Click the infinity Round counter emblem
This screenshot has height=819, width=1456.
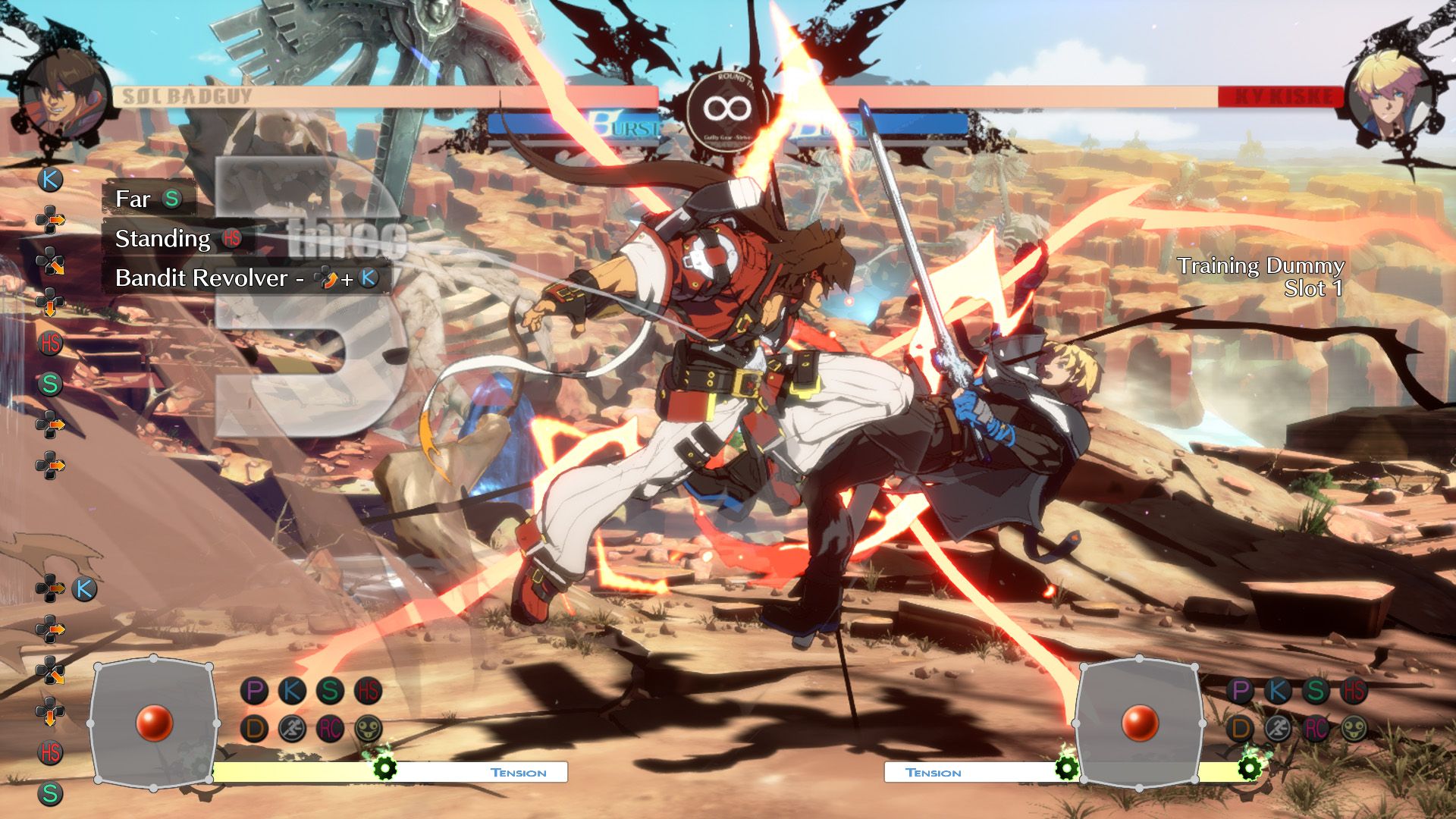724,108
